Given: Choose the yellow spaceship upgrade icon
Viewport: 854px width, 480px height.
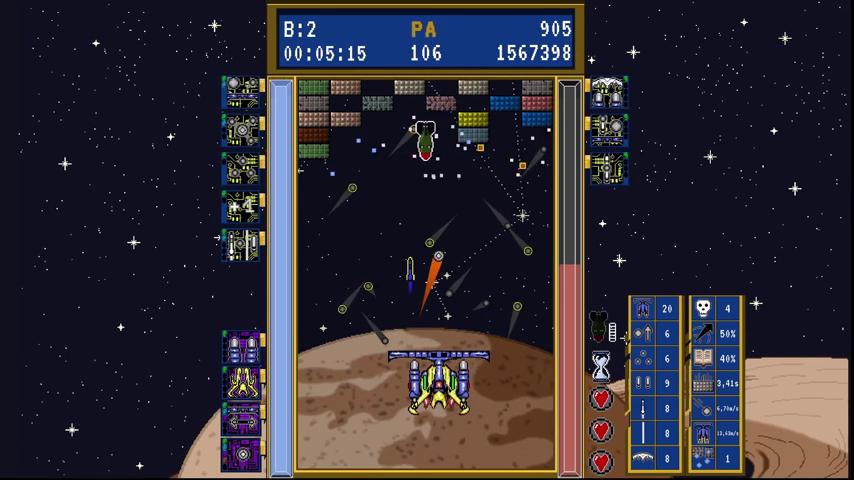Looking at the screenshot, I should [241, 385].
